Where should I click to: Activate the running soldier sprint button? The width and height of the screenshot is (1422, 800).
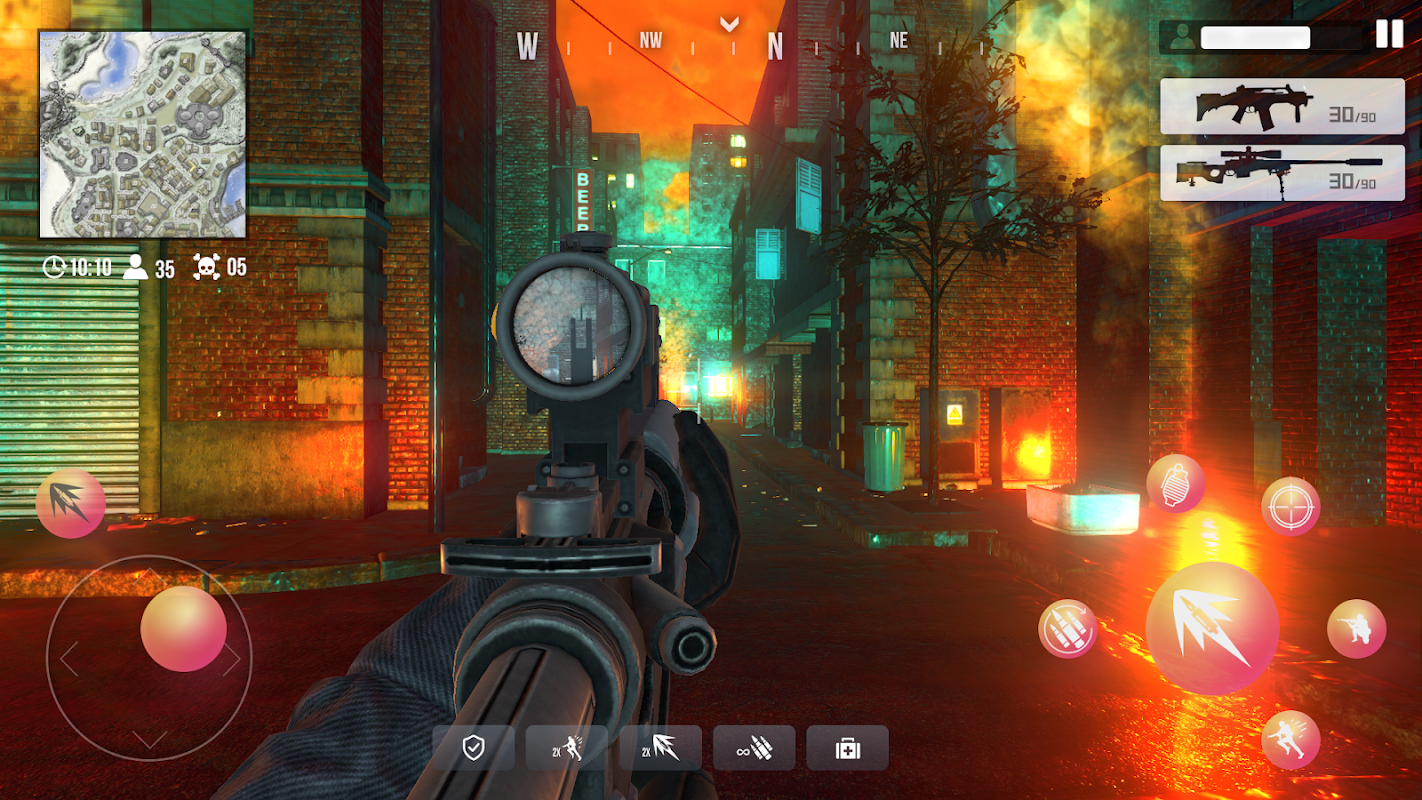1290,740
